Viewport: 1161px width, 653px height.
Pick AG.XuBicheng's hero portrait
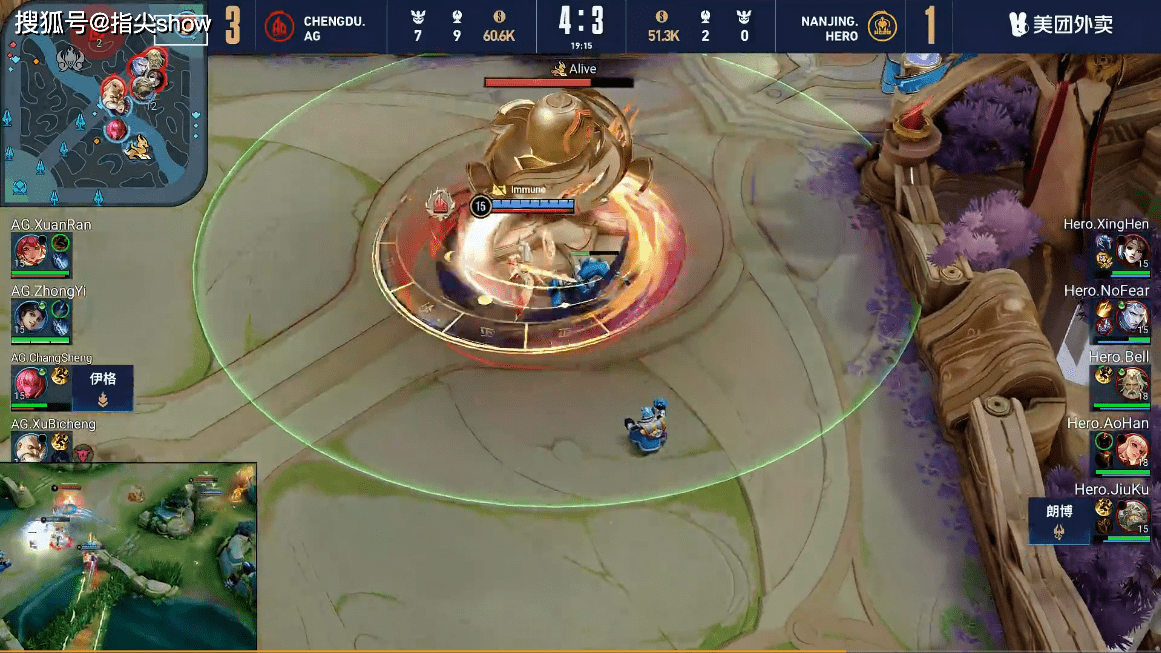coord(27,448)
